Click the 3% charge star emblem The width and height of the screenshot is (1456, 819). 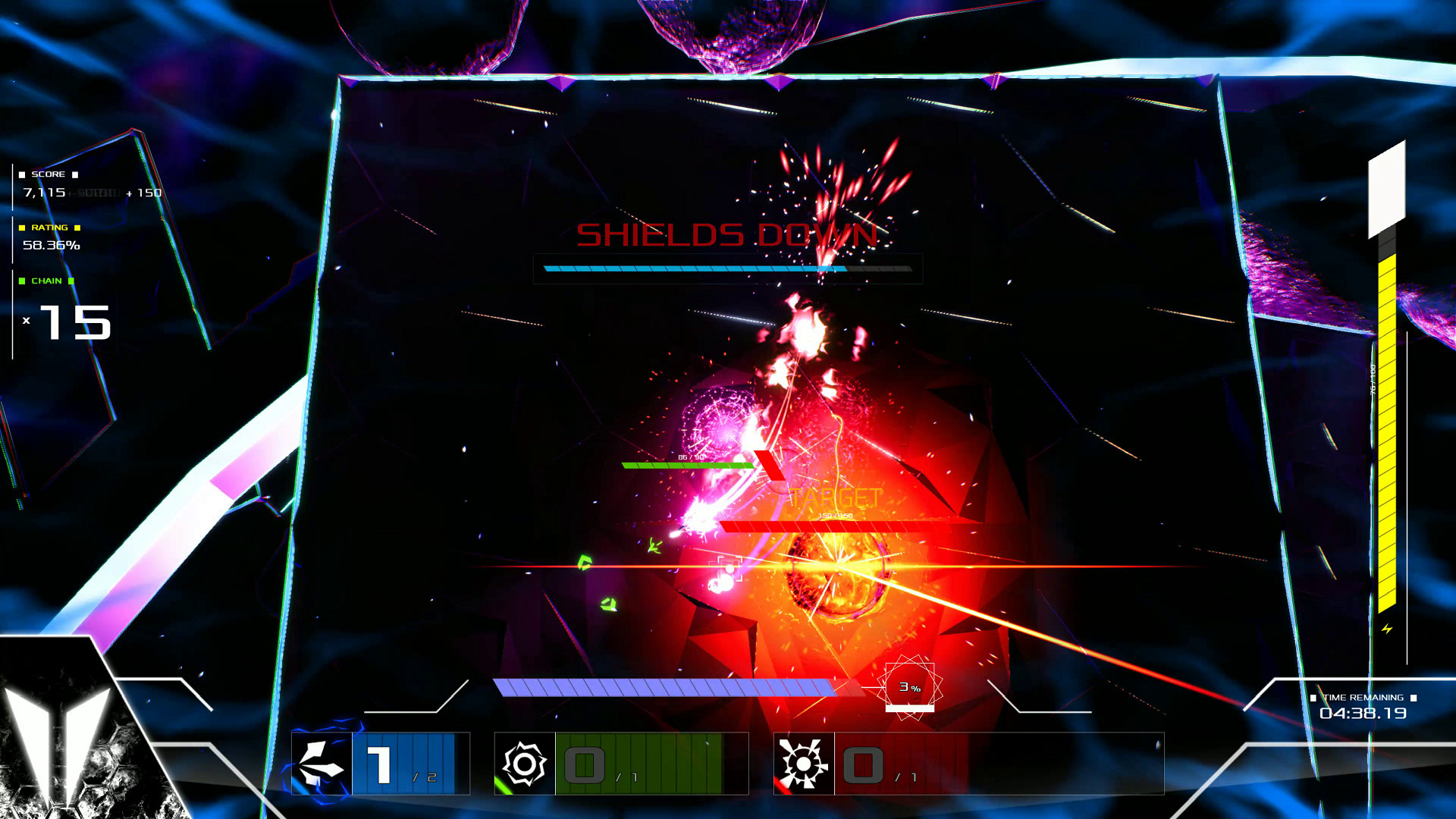(x=910, y=686)
